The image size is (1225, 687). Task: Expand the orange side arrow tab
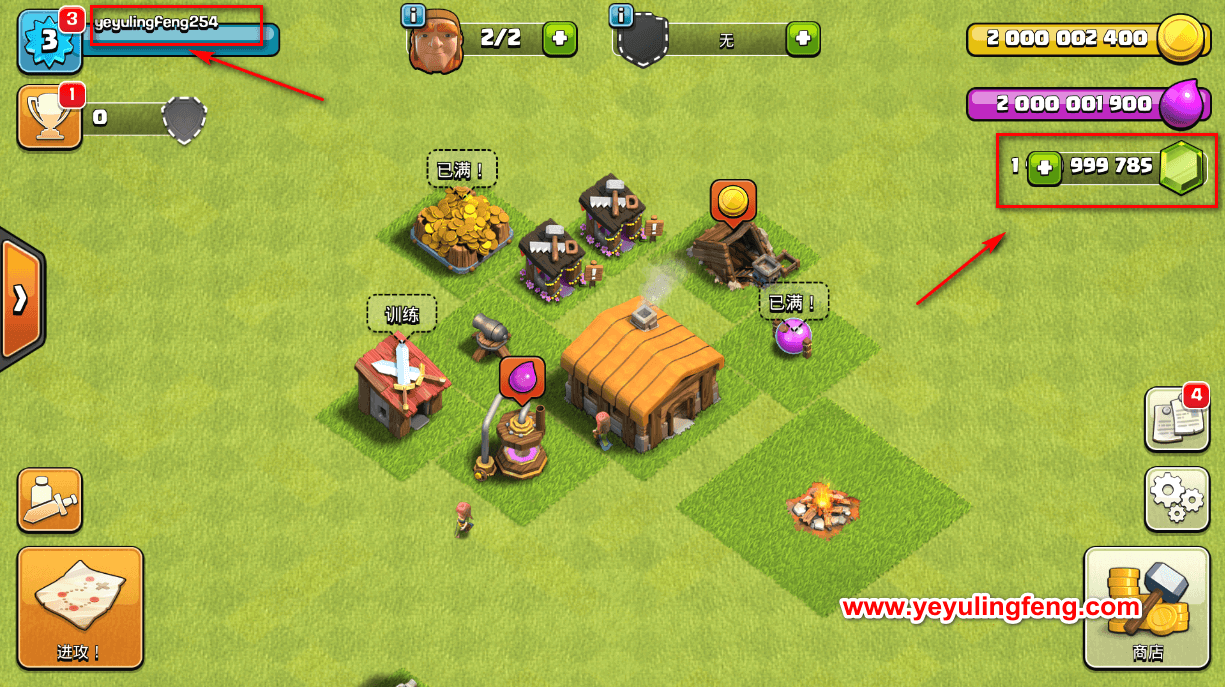(20, 300)
